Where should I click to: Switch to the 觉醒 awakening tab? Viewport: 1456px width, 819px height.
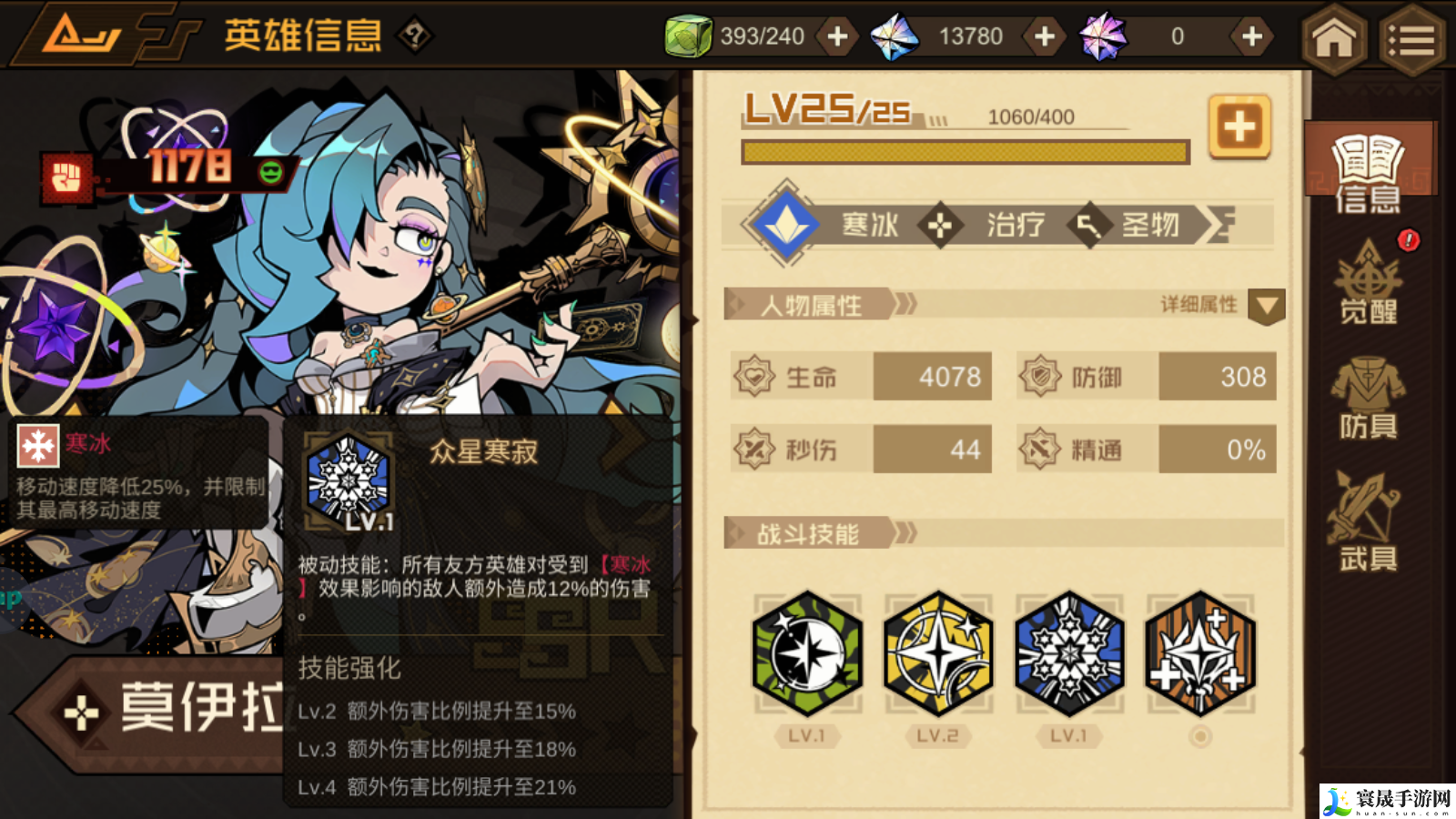click(1369, 284)
